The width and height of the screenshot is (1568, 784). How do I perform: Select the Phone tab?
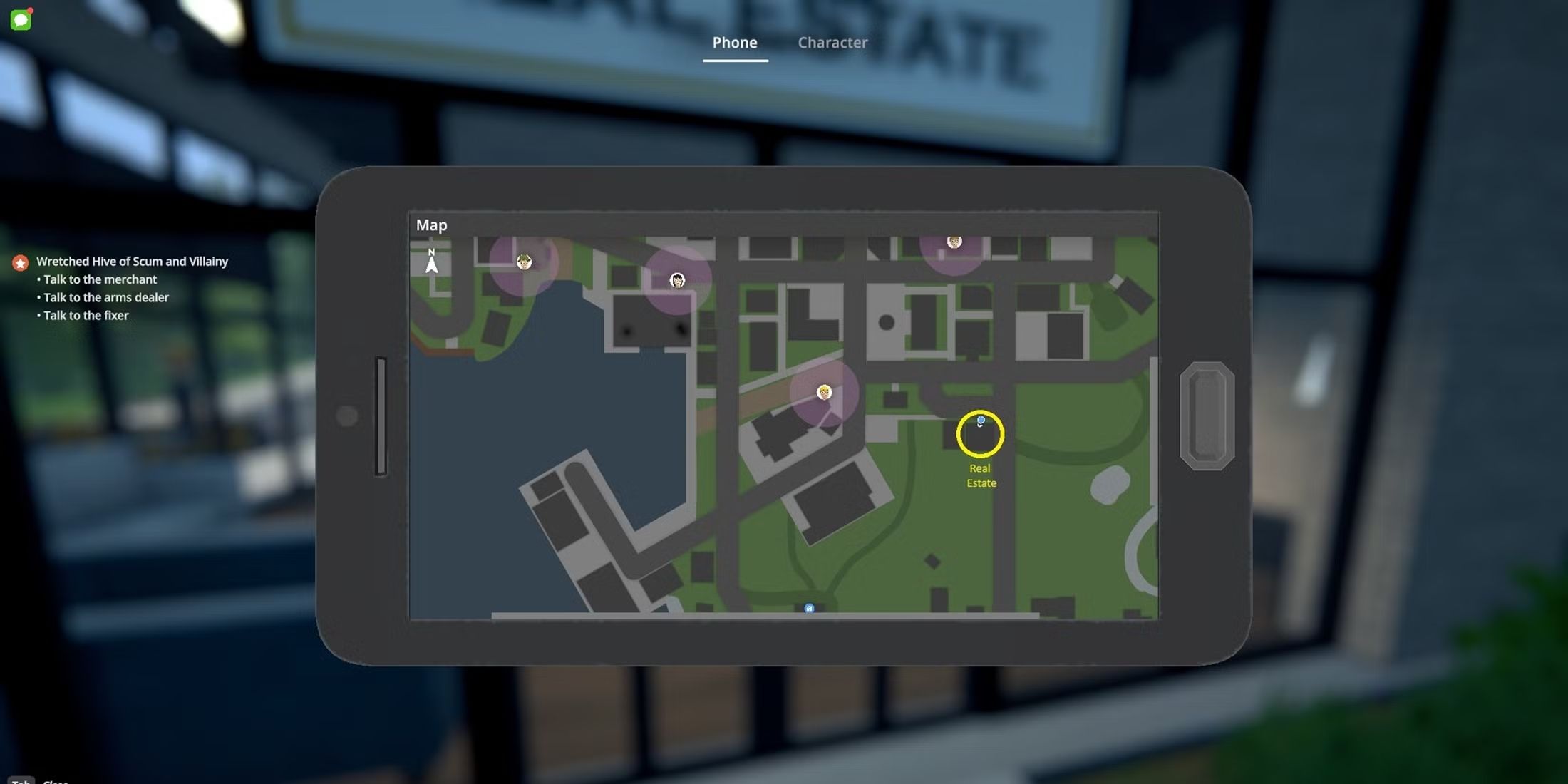(735, 43)
